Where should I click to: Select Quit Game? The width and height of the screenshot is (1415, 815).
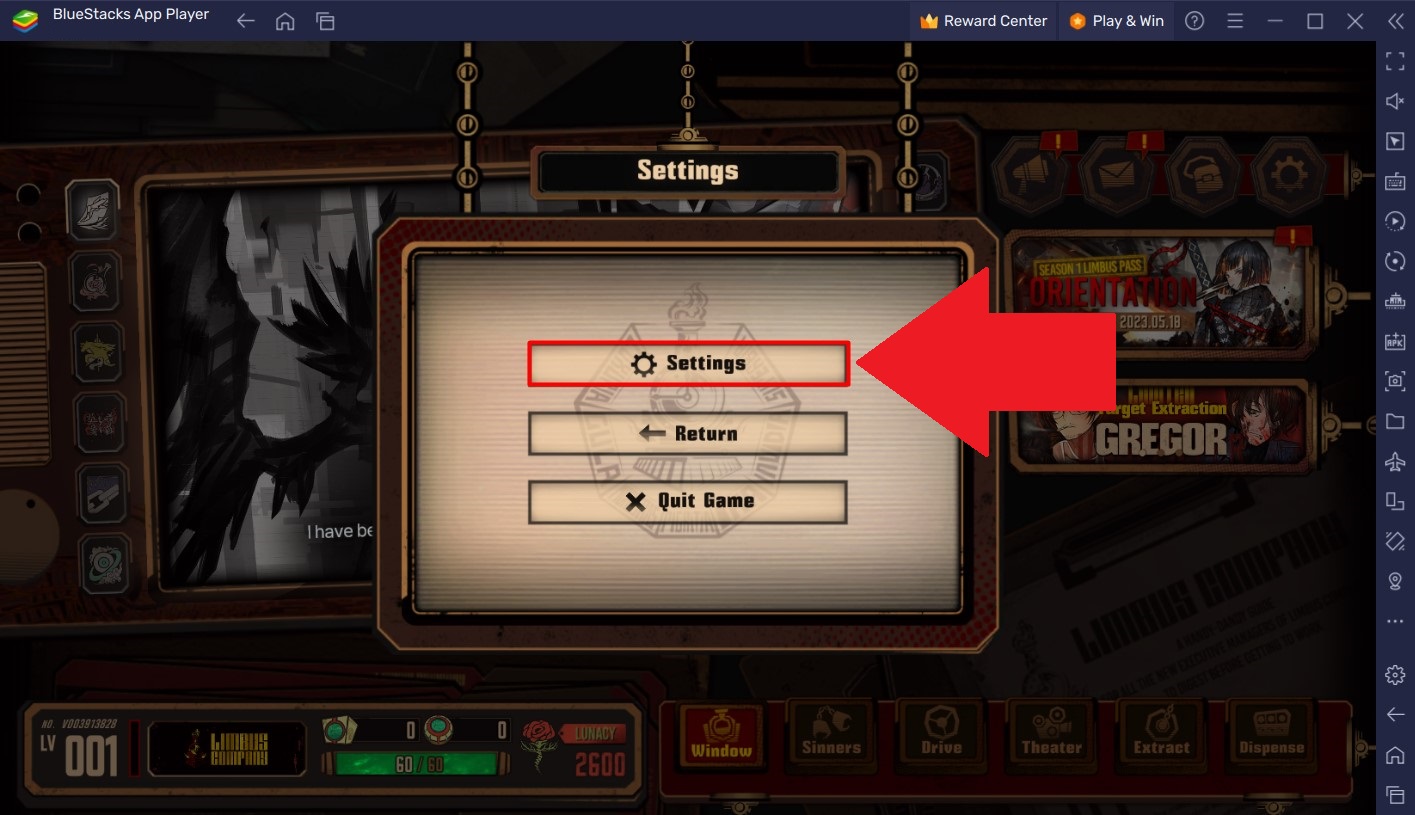[687, 500]
